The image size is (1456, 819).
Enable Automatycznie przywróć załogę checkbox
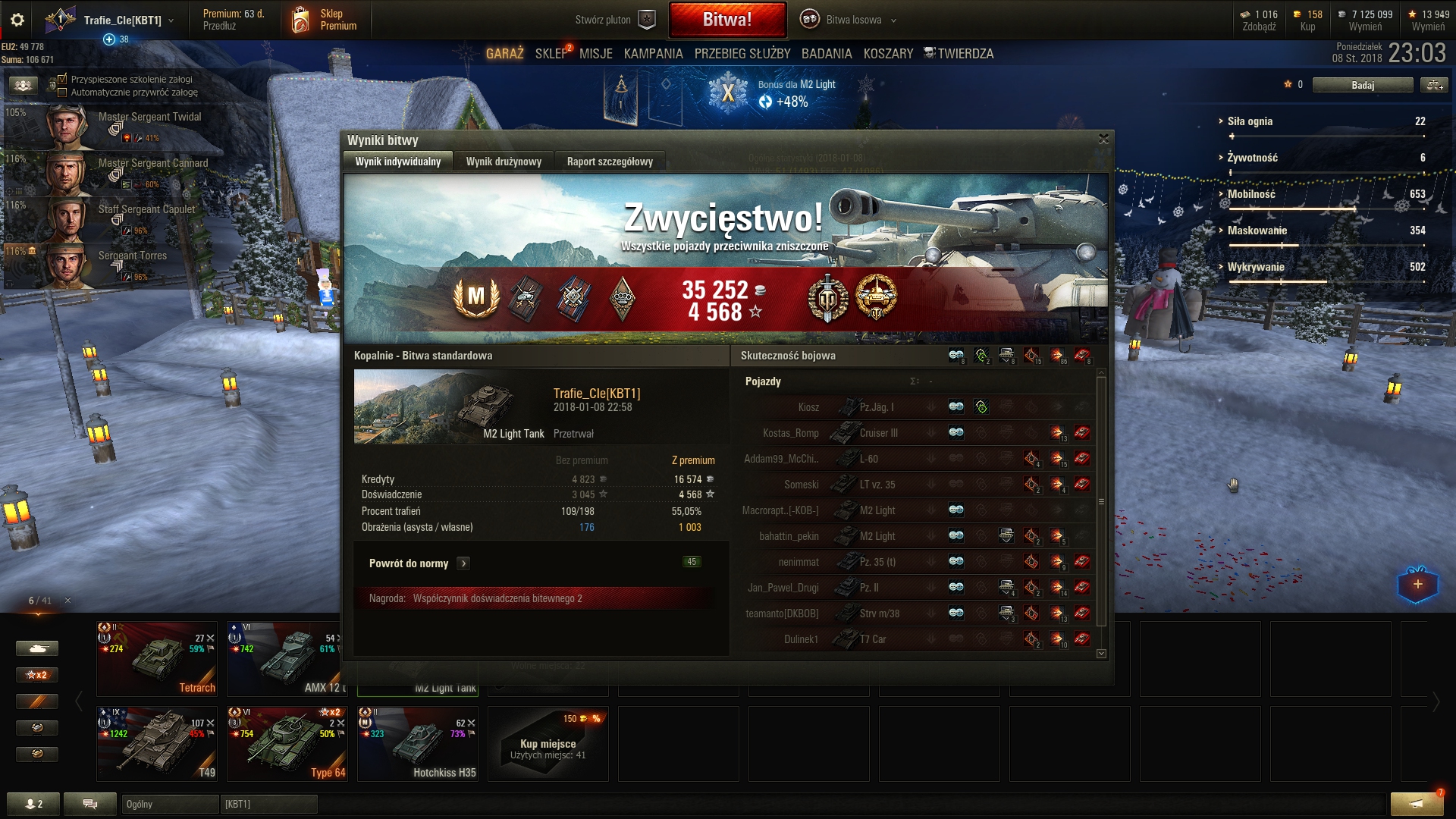tap(63, 93)
